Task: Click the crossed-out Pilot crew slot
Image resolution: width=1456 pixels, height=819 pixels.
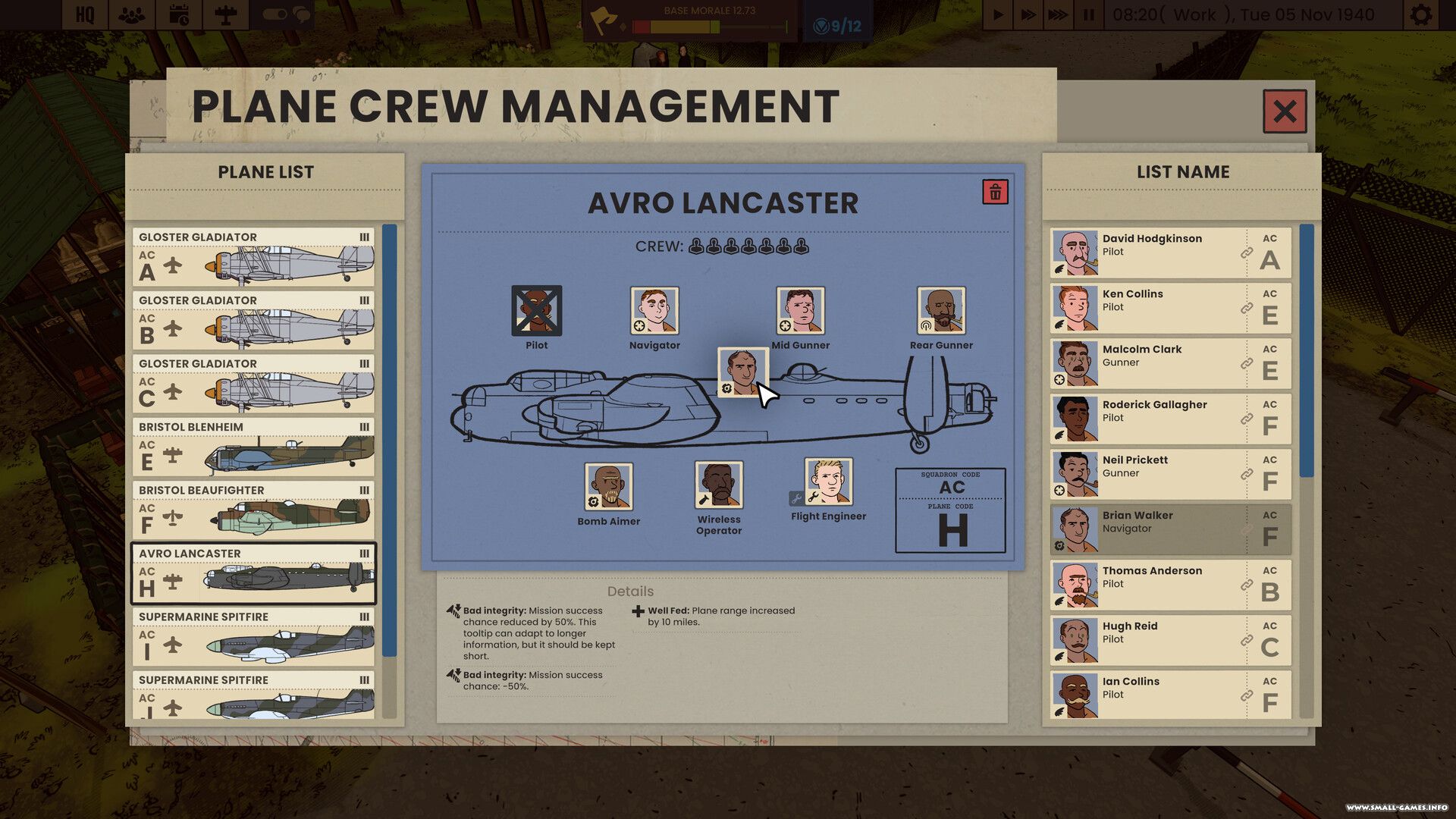Action: [536, 310]
